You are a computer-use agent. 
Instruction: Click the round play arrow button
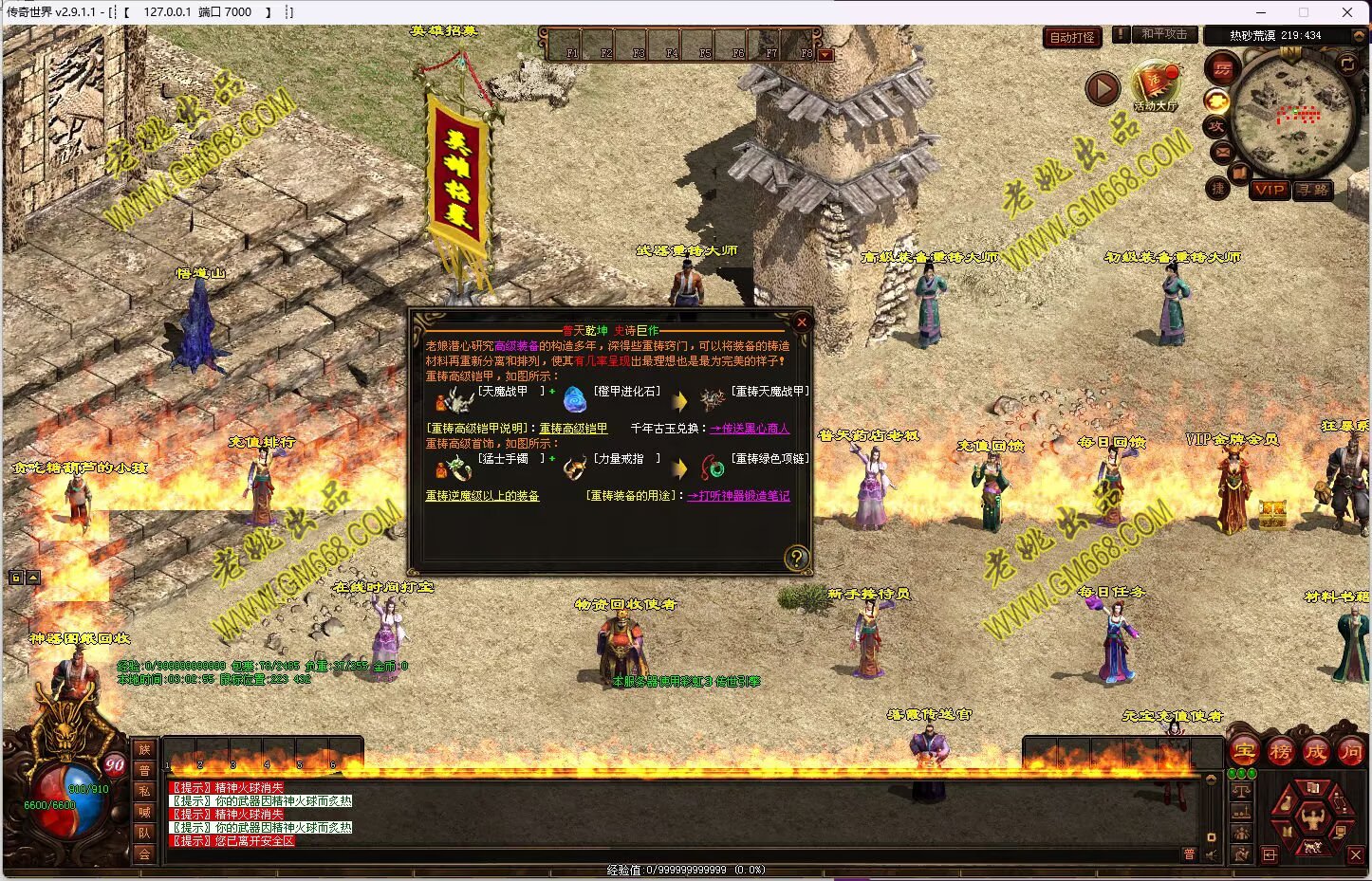(1103, 89)
